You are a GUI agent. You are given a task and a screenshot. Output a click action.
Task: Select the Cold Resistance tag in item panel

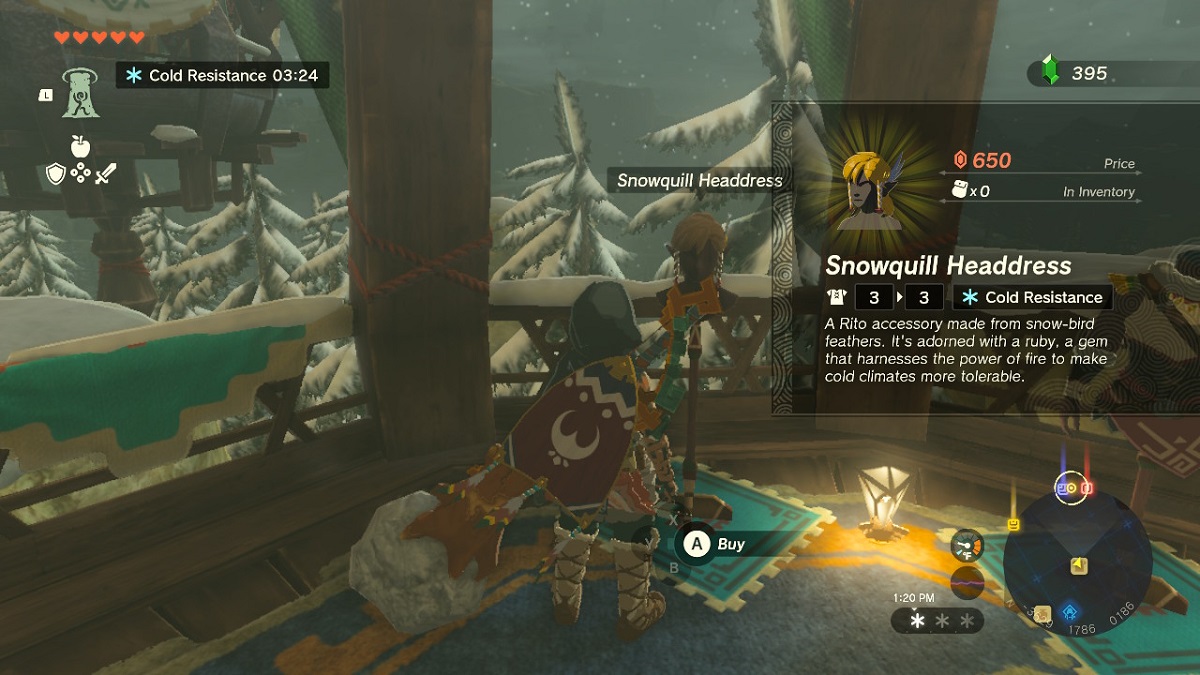1032,297
